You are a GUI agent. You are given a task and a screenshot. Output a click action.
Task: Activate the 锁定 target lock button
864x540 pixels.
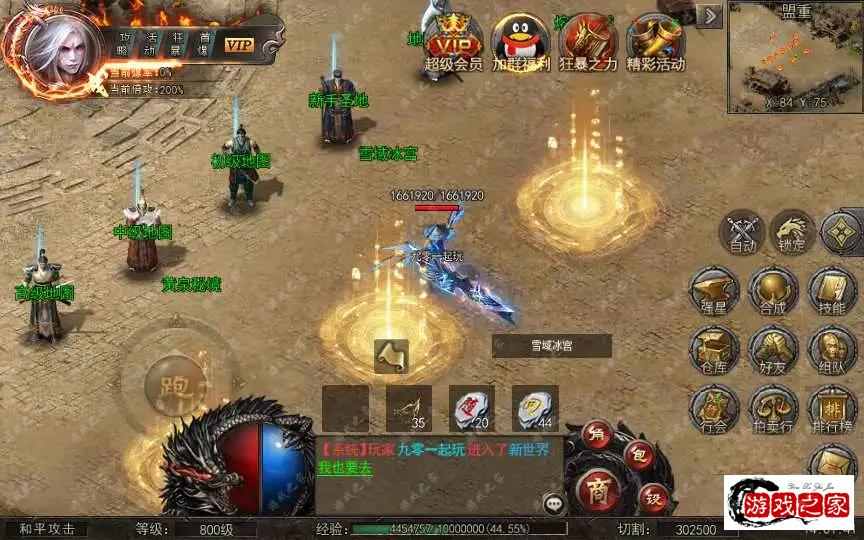[x=792, y=231]
